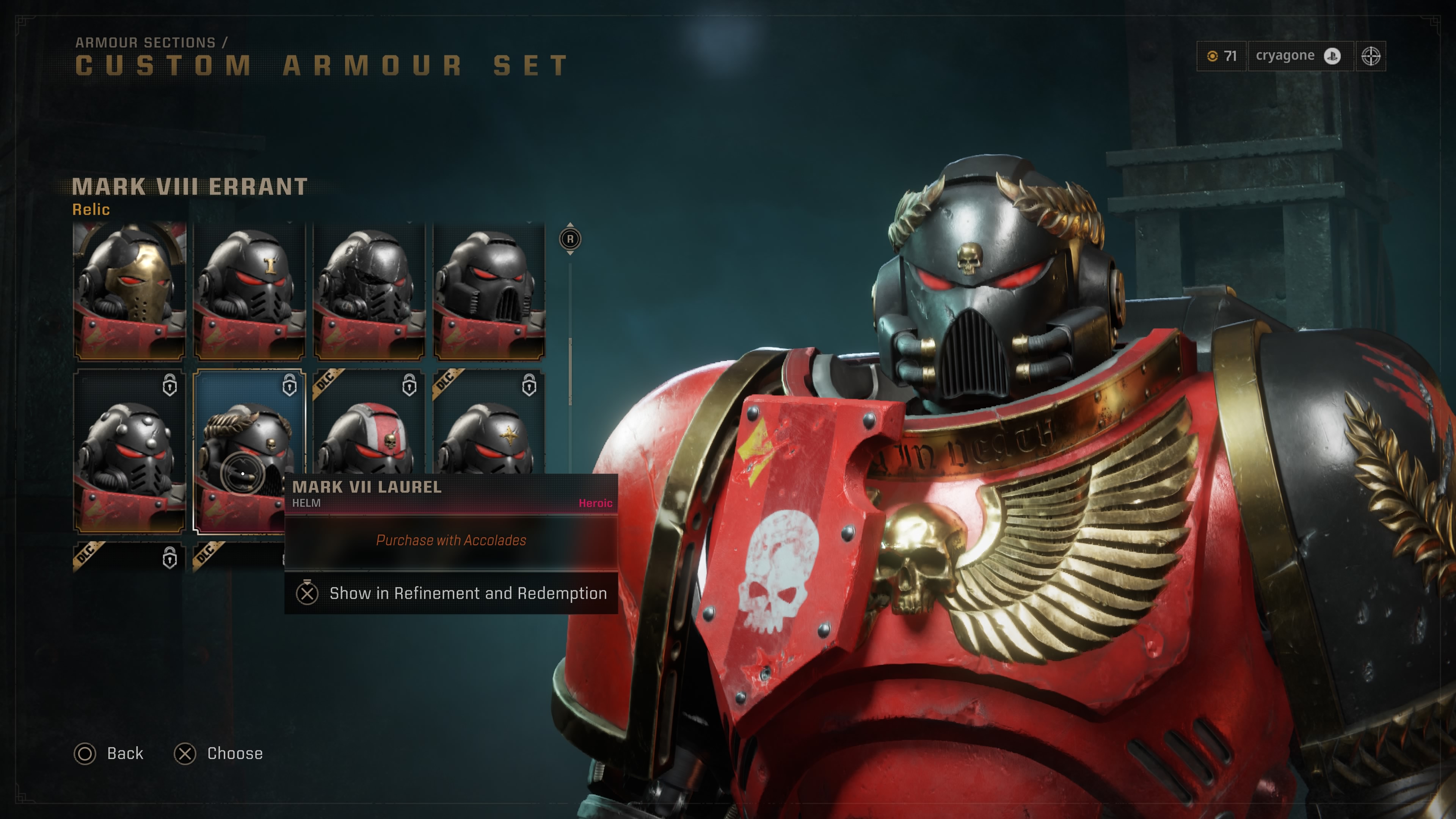The width and height of the screenshot is (1456, 819).
Task: Open the crosshair icon beside the player name
Action: [x=1371, y=56]
